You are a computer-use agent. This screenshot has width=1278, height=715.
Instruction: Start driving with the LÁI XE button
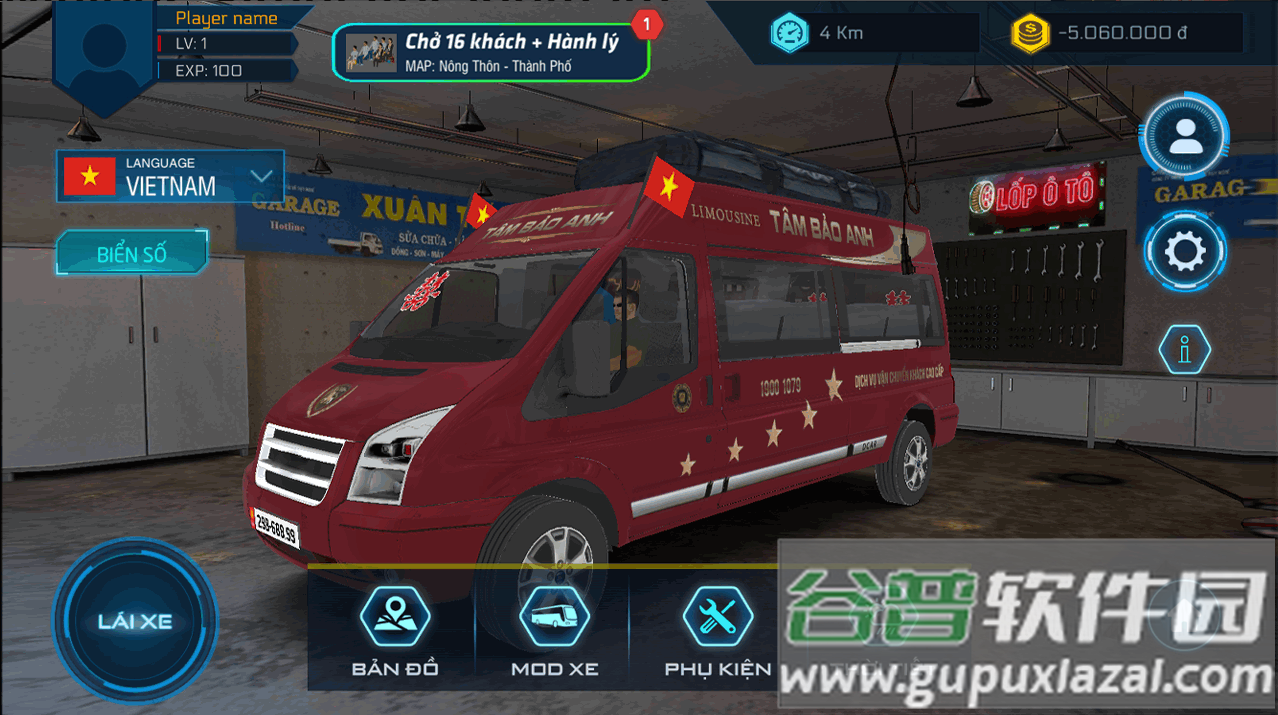coord(135,621)
